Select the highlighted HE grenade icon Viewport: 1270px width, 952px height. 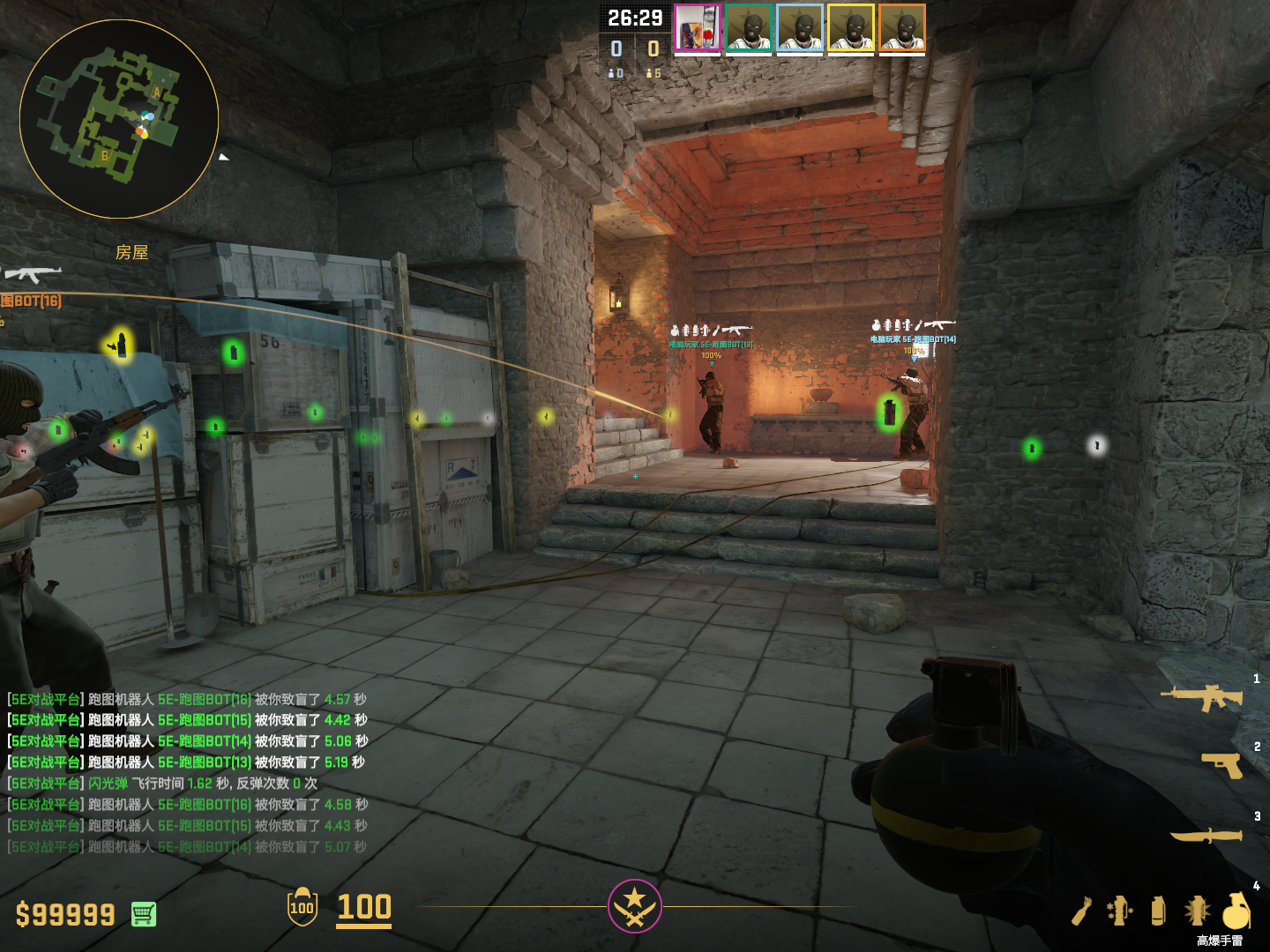click(1236, 910)
